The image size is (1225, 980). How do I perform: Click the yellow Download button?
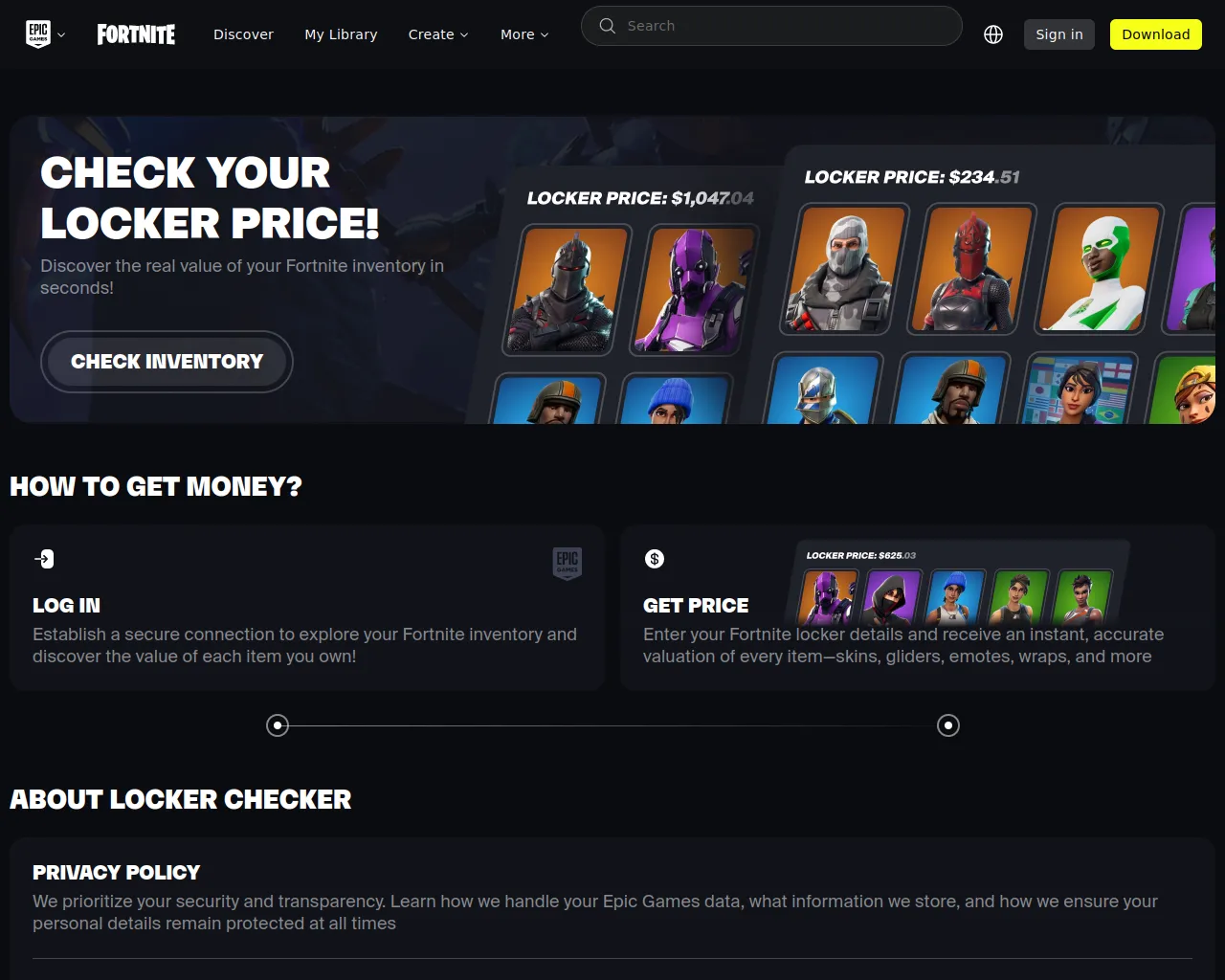(x=1155, y=34)
